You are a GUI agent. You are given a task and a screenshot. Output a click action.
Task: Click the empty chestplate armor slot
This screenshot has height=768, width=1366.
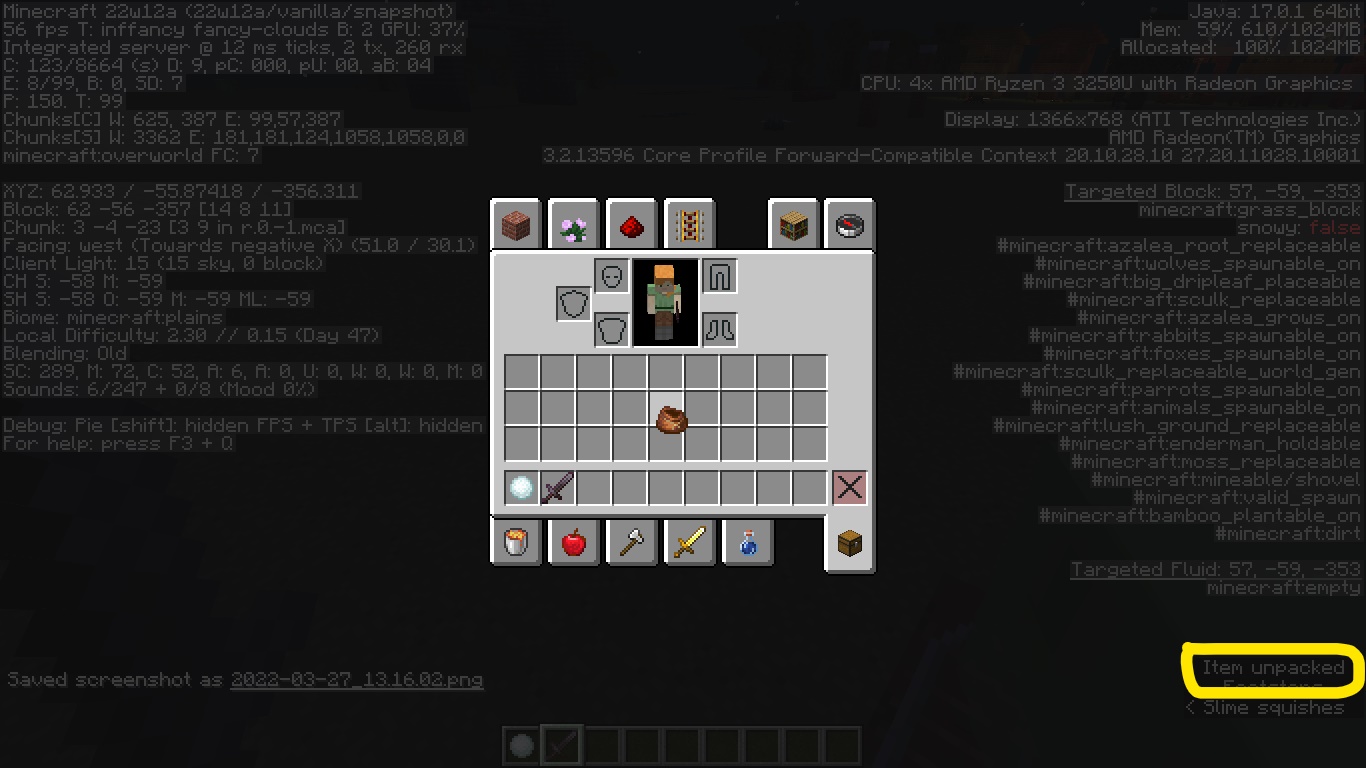point(611,329)
